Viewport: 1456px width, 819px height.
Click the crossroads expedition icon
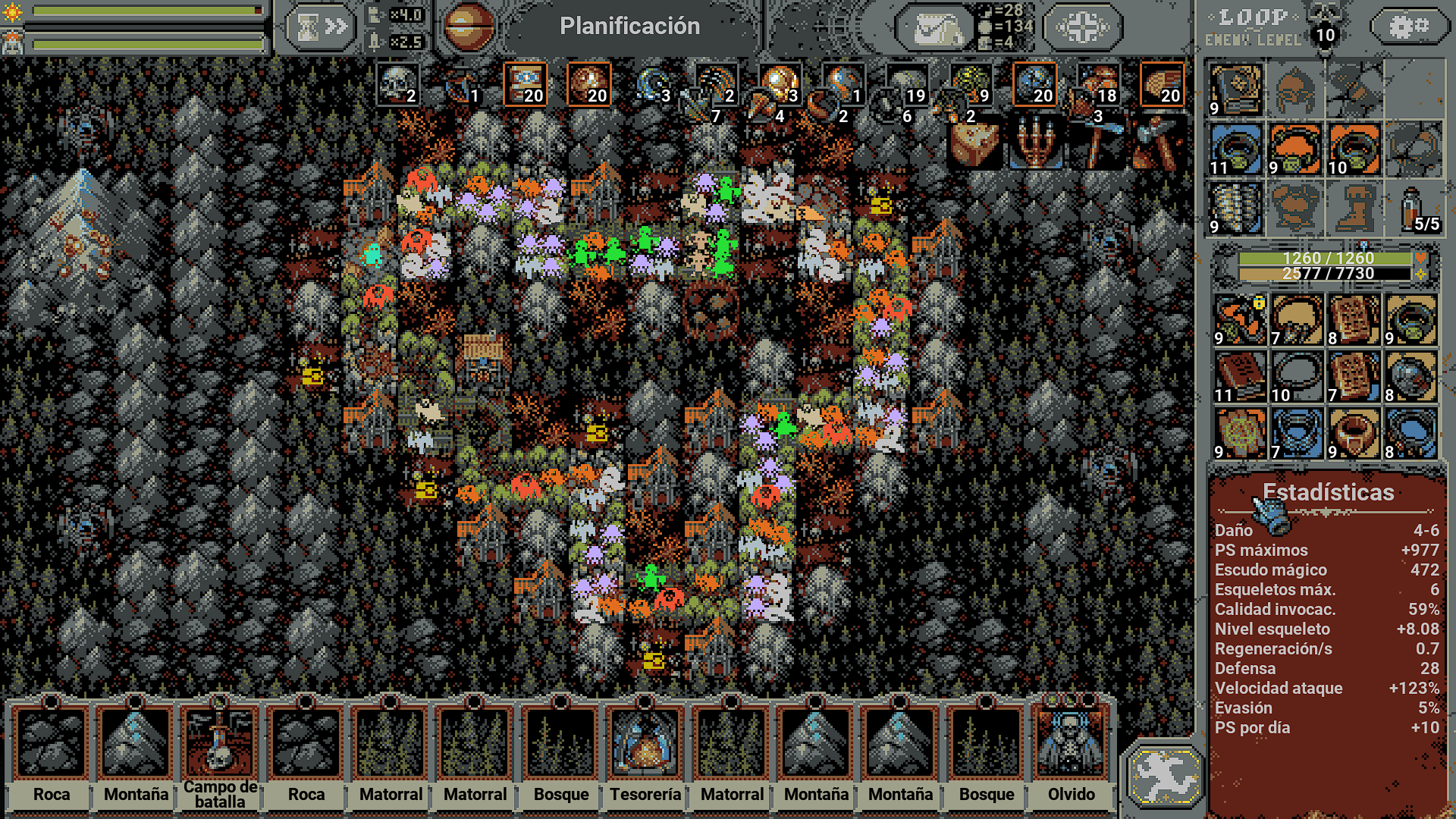click(x=1081, y=27)
